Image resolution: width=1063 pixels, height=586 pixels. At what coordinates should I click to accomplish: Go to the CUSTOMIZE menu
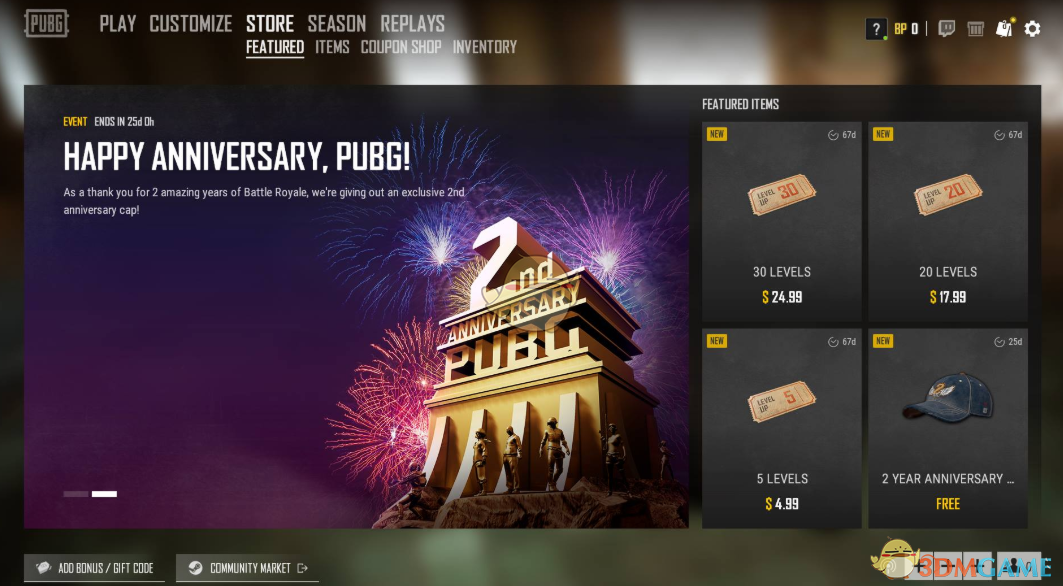point(190,23)
